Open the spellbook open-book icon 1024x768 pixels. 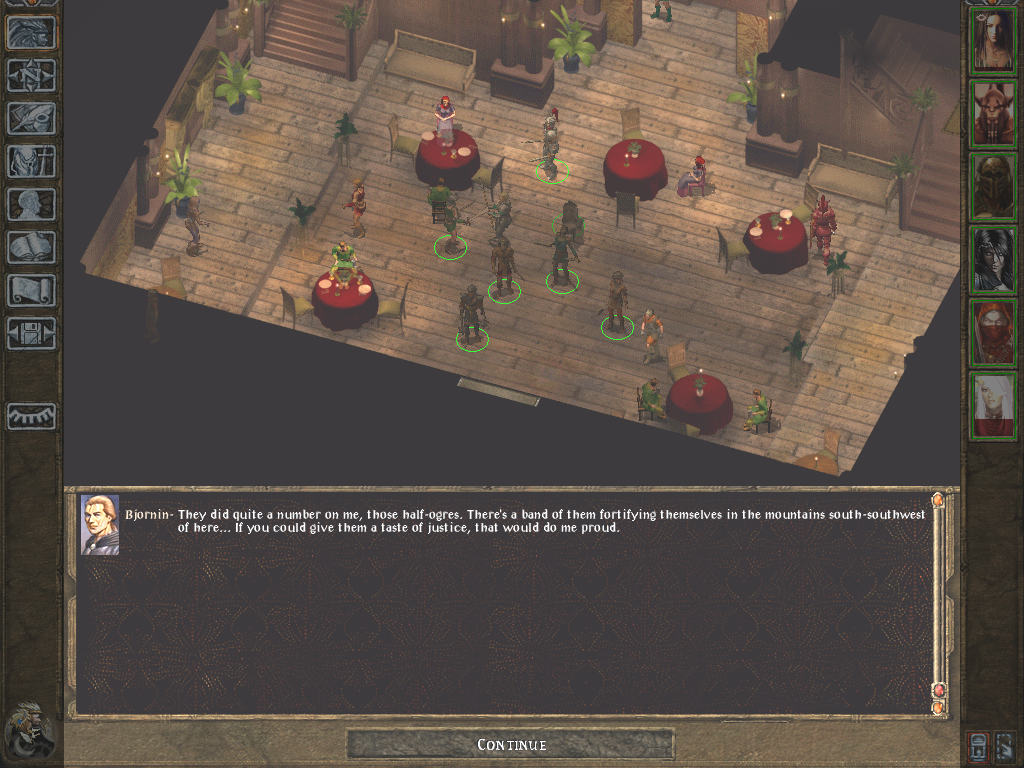click(x=31, y=247)
